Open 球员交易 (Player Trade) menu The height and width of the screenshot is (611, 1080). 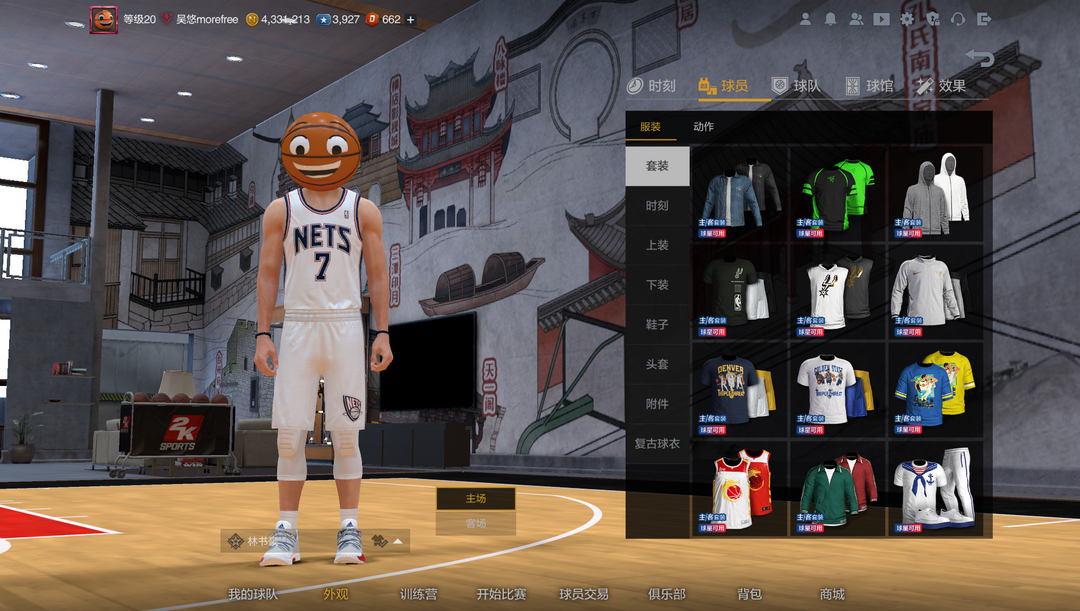coord(584,594)
